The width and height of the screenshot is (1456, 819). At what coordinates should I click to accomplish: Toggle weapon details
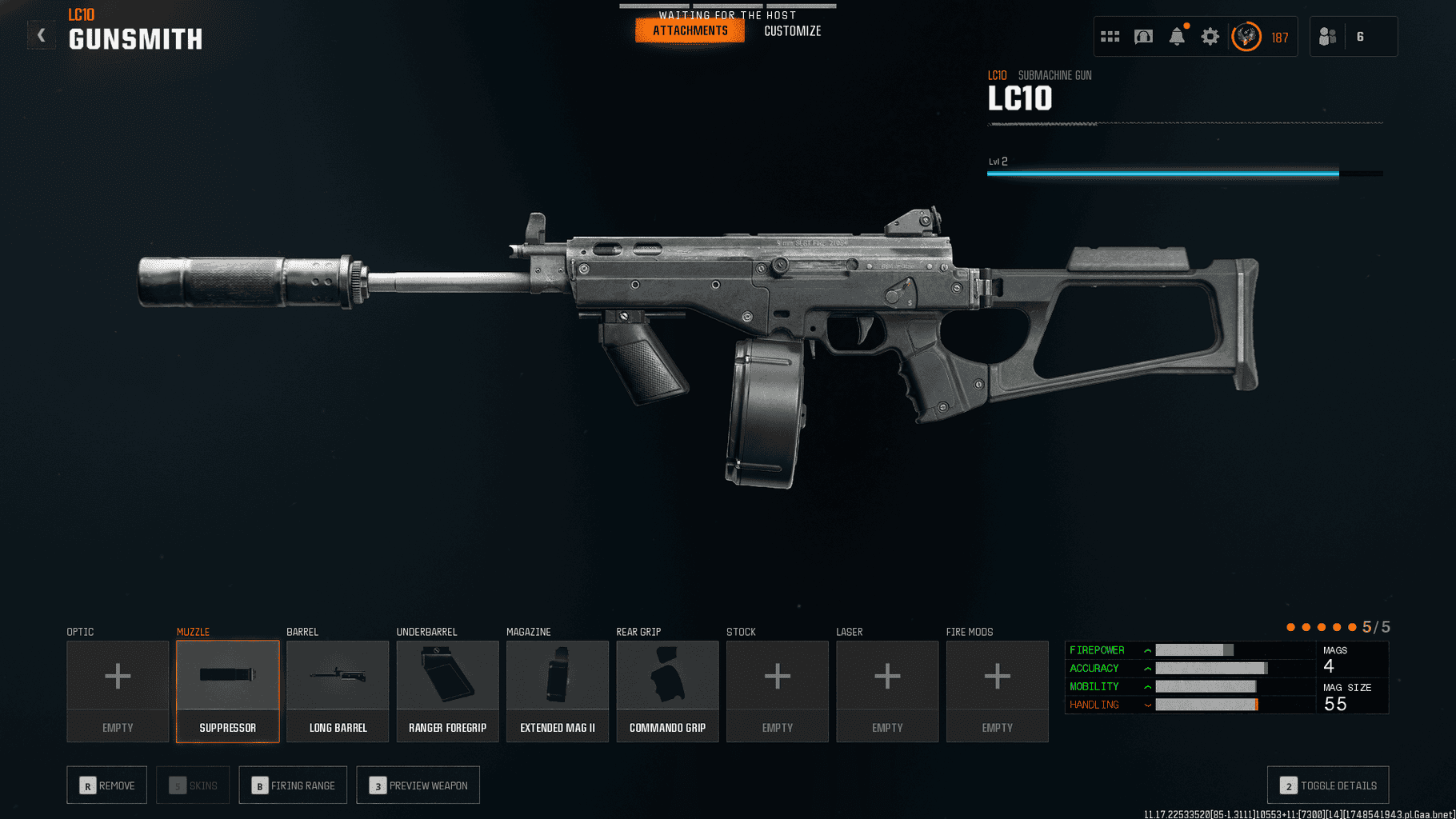tap(1328, 785)
